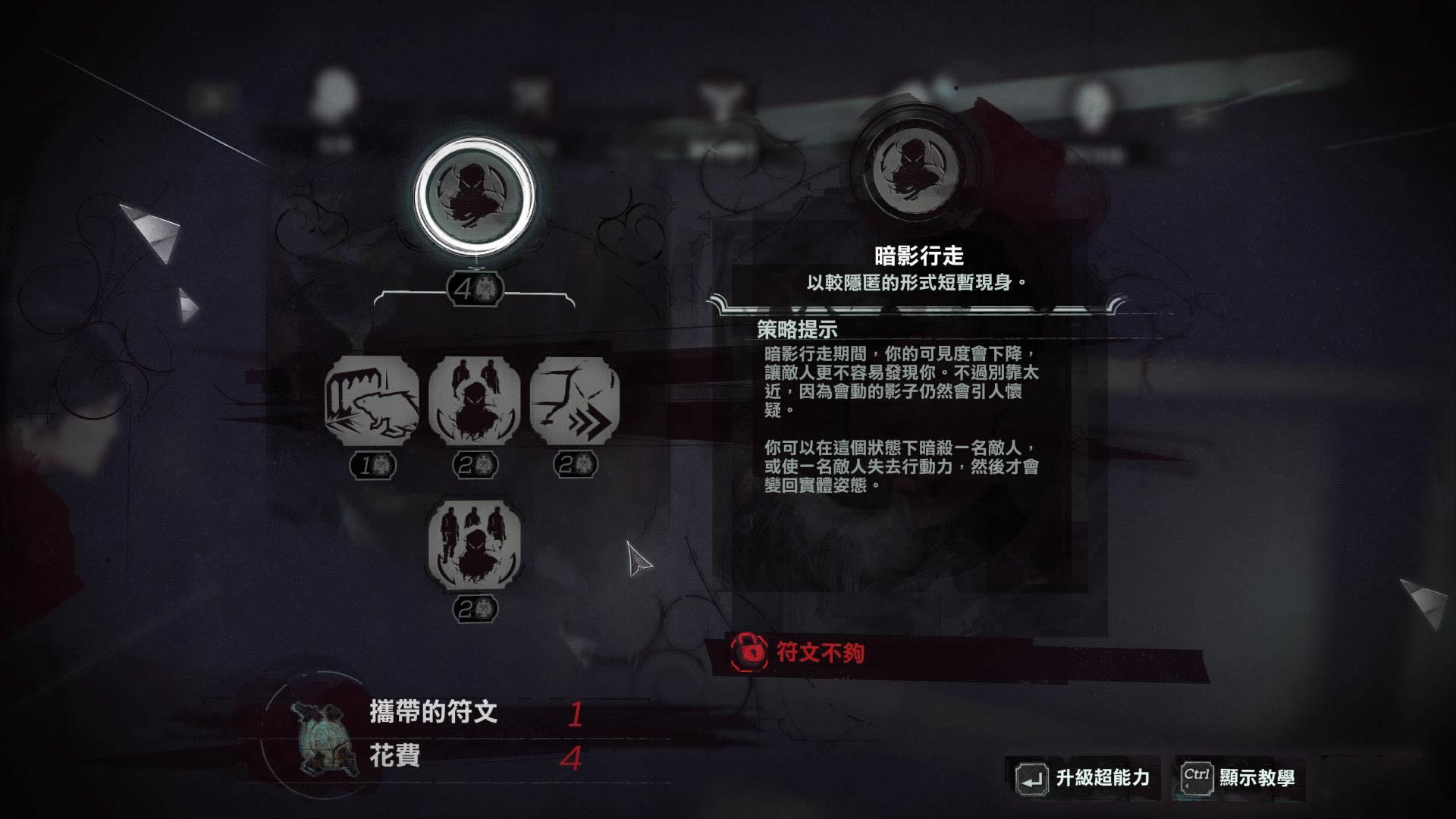Show the tutorial via 顯示教學
Image resolution: width=1456 pixels, height=819 pixels.
click(1239, 778)
